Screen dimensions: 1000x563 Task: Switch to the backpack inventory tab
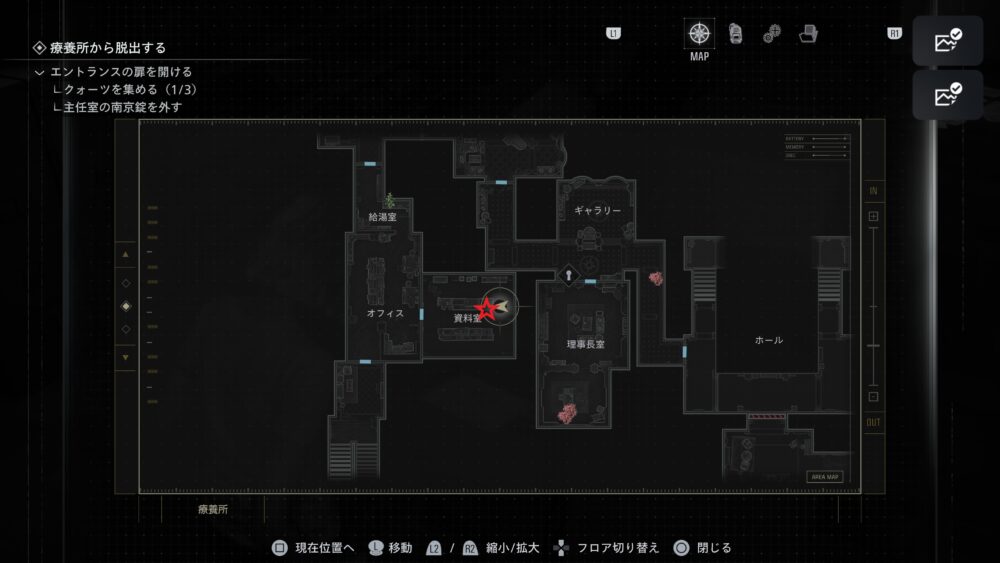pos(736,34)
